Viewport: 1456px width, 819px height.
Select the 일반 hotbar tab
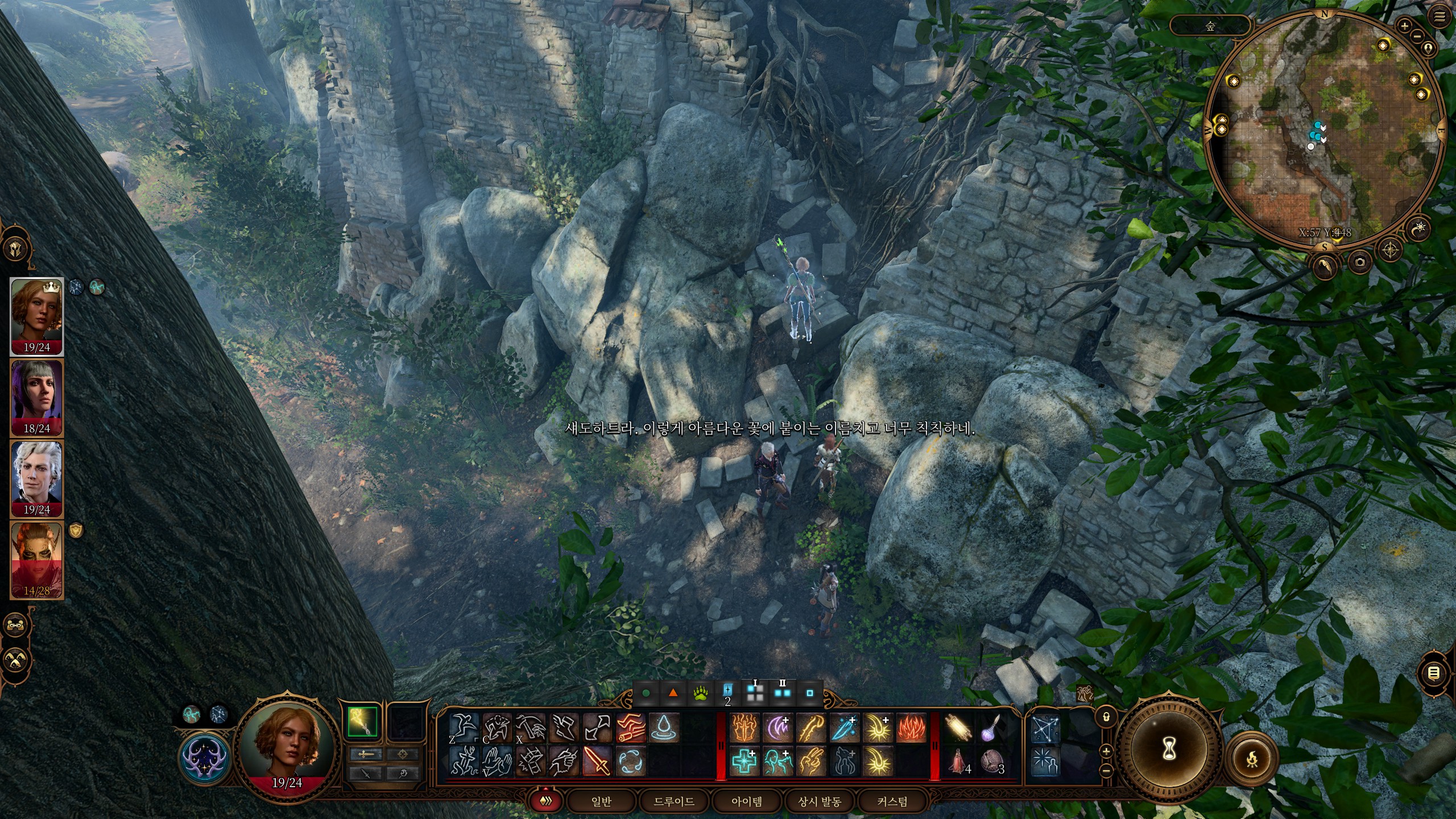pyautogui.click(x=601, y=801)
